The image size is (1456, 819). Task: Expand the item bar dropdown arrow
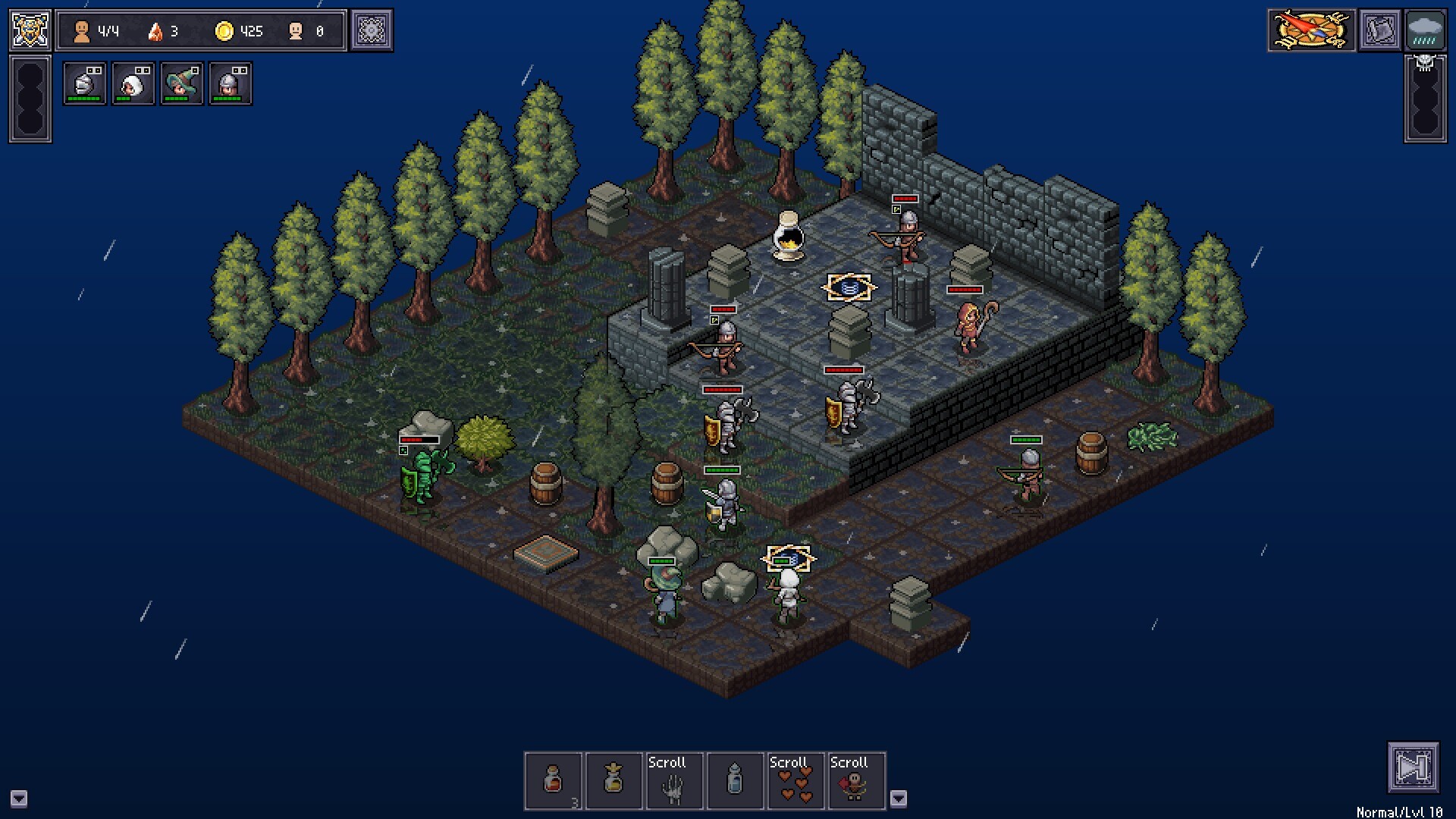pos(899,798)
